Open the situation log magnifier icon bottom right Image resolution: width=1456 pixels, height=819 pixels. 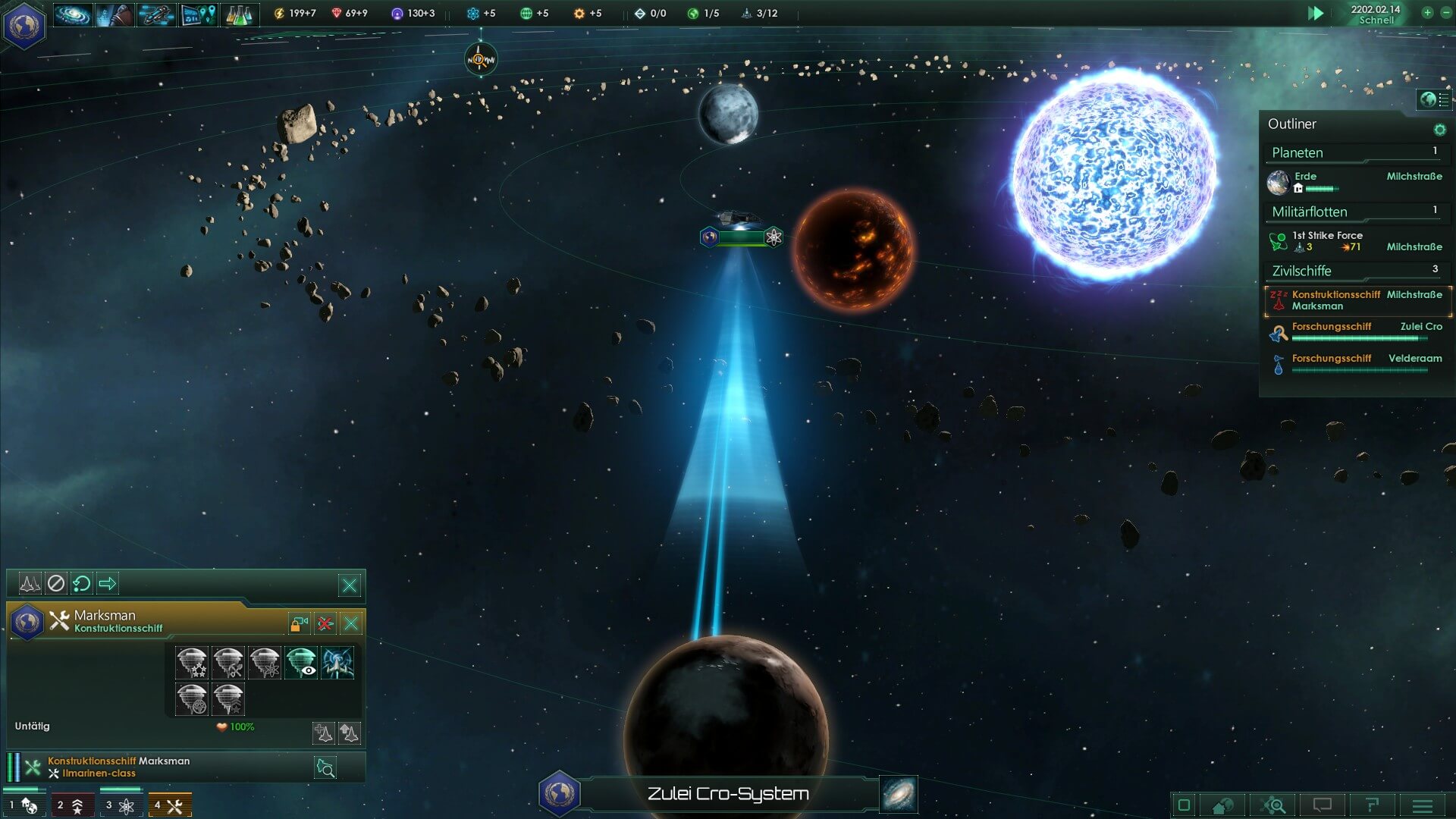(x=1274, y=805)
